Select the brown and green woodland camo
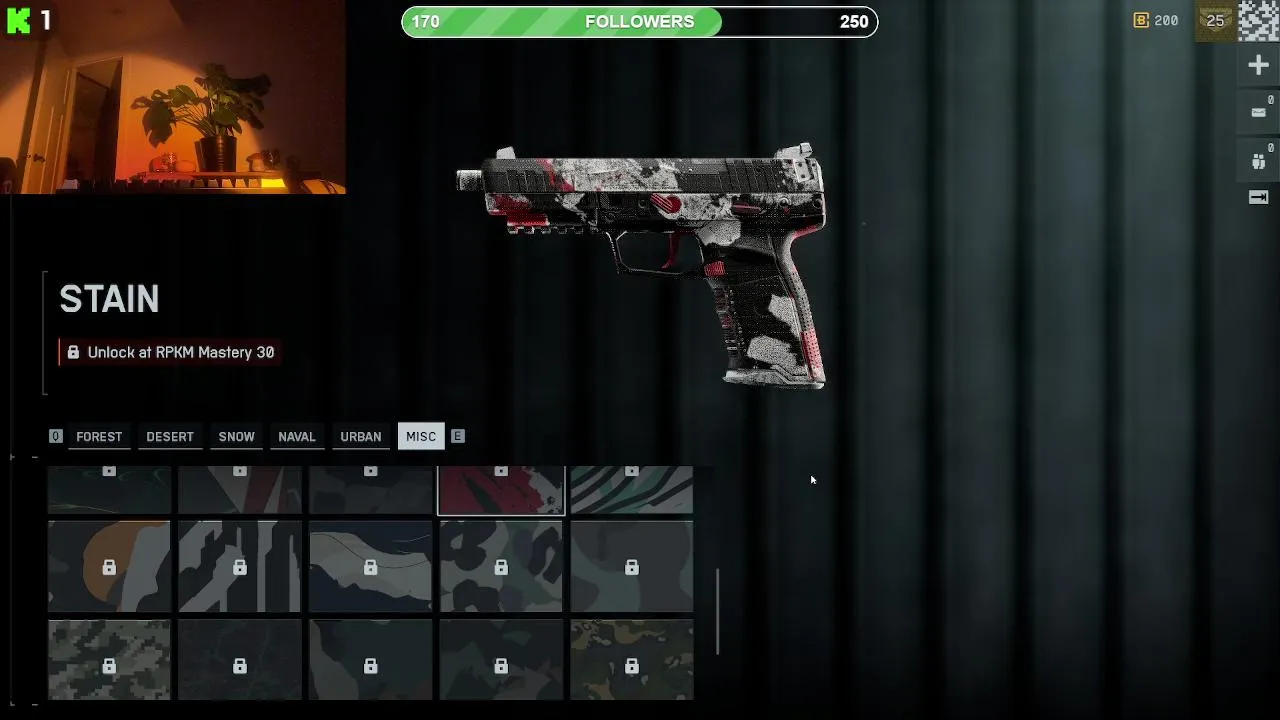Image resolution: width=1280 pixels, height=720 pixels. point(632,660)
